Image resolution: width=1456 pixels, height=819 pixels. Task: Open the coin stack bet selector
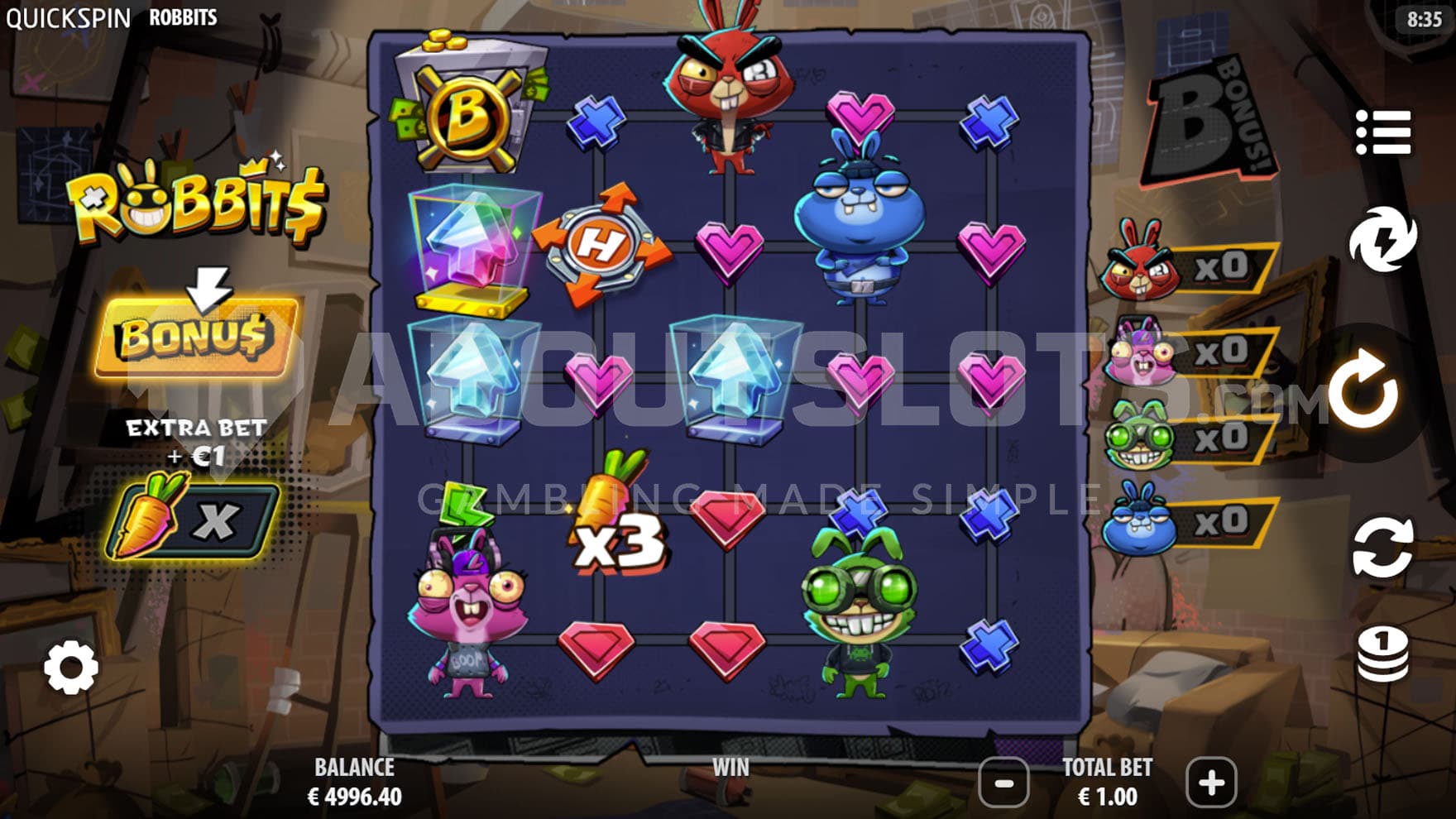(1382, 654)
